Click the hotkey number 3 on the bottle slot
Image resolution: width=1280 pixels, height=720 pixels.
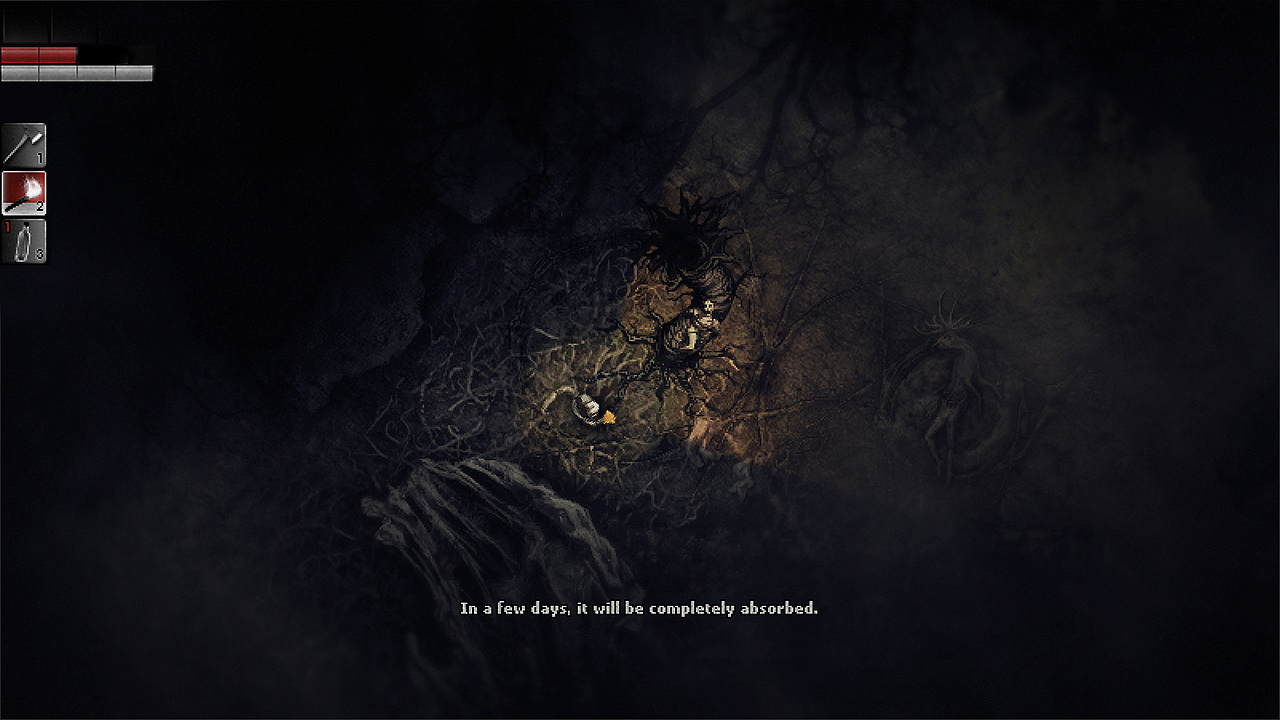(41, 252)
